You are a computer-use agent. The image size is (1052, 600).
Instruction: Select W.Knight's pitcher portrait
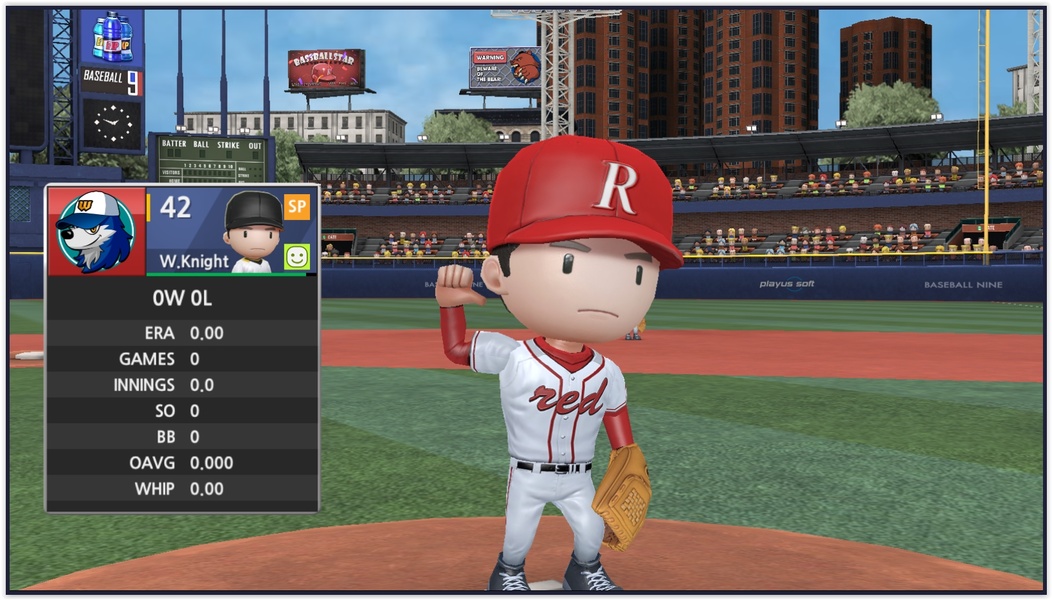(x=252, y=231)
